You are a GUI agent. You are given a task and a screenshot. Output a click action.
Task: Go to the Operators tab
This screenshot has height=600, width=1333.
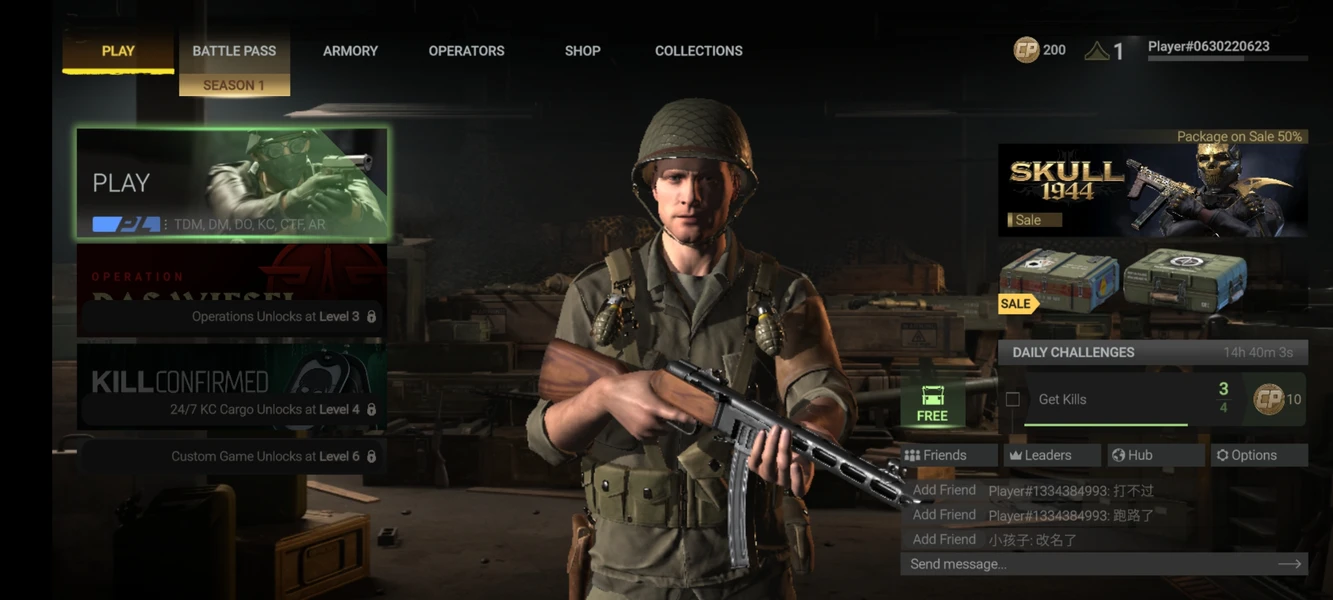point(466,51)
